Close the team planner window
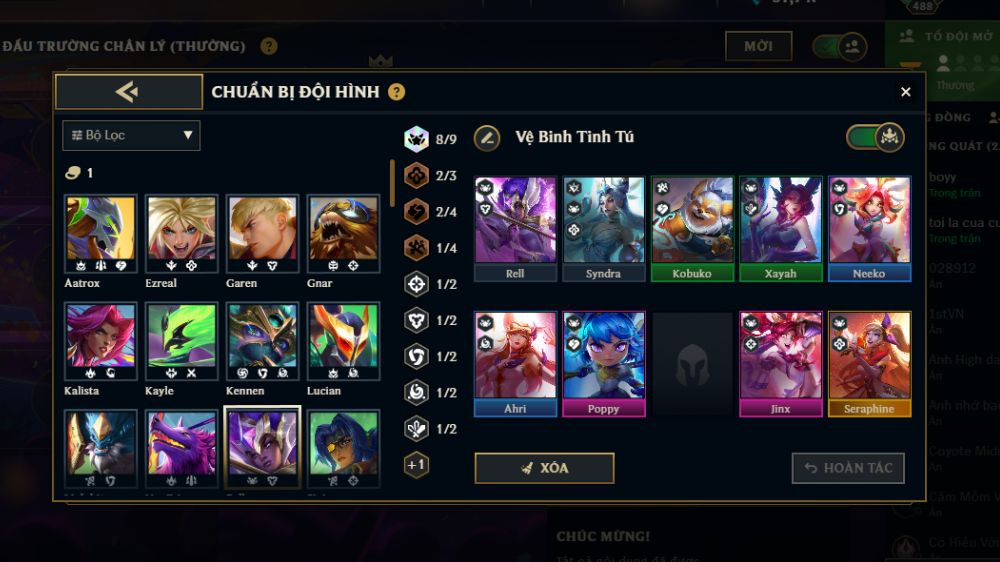Image resolution: width=1000 pixels, height=562 pixels. point(905,92)
